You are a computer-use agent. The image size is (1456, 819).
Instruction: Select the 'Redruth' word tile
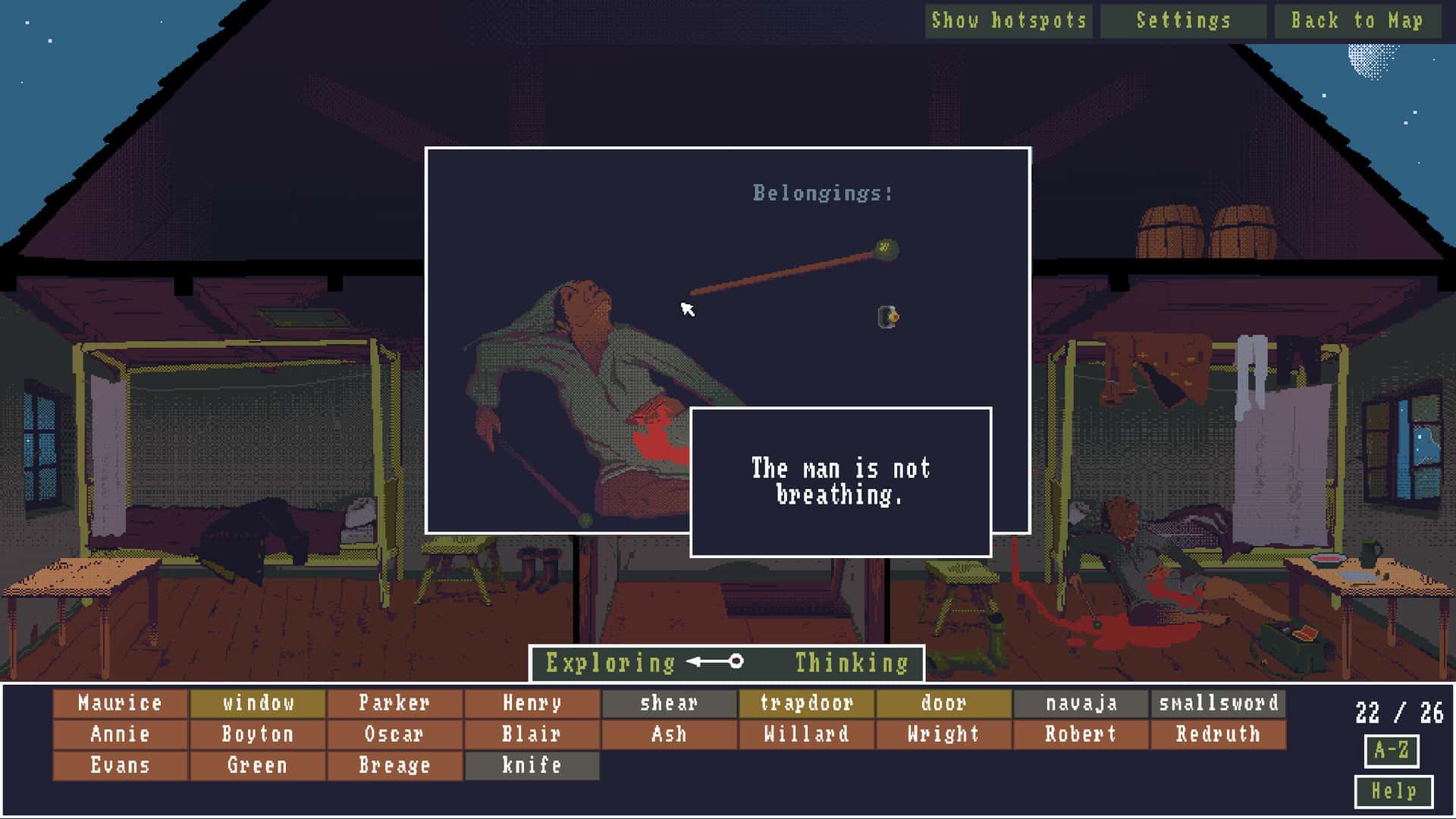pos(1217,735)
